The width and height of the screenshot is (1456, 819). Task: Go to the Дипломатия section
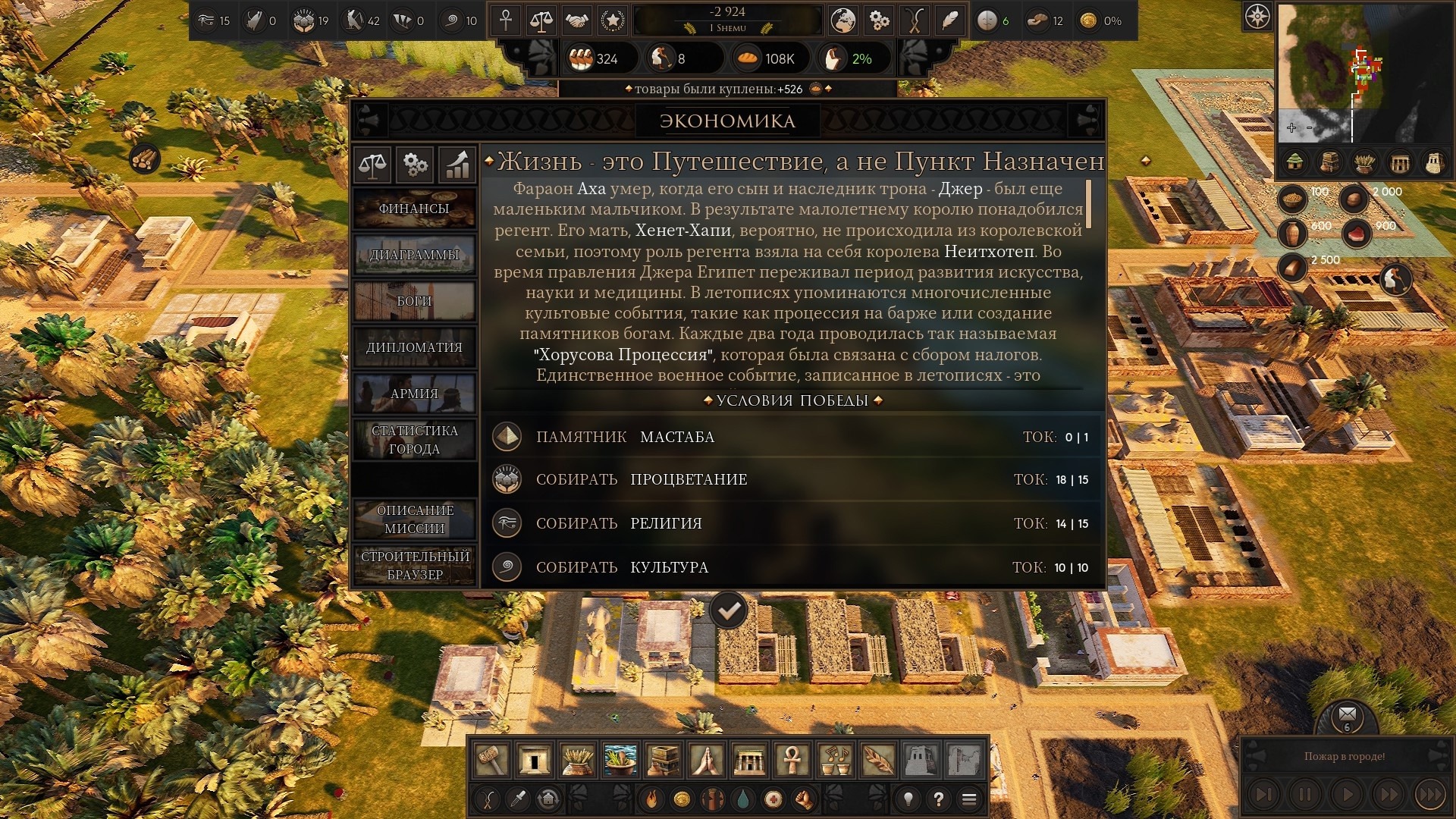[414, 347]
